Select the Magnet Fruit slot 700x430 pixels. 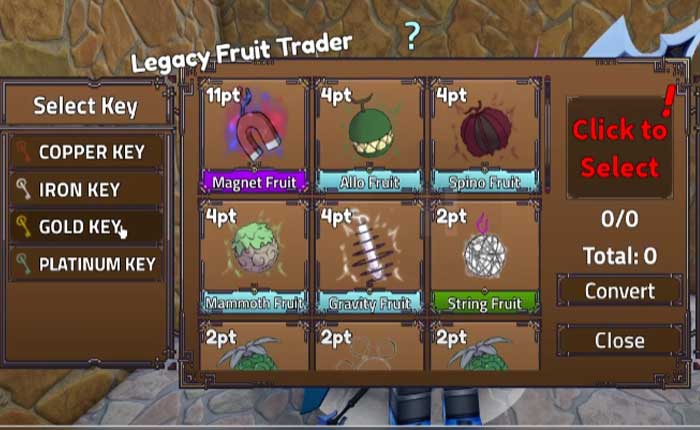255,137
